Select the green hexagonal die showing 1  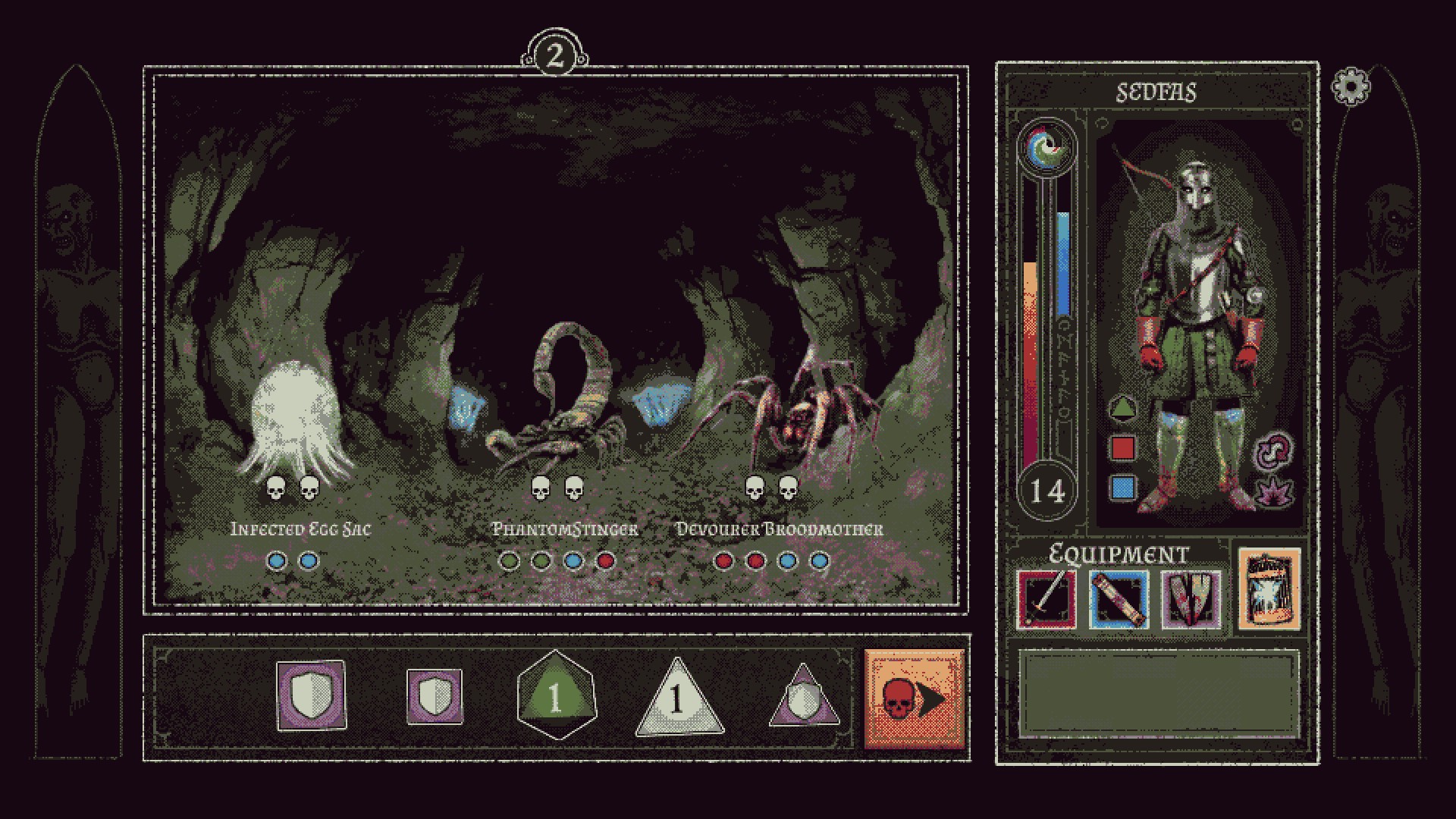coord(556,696)
